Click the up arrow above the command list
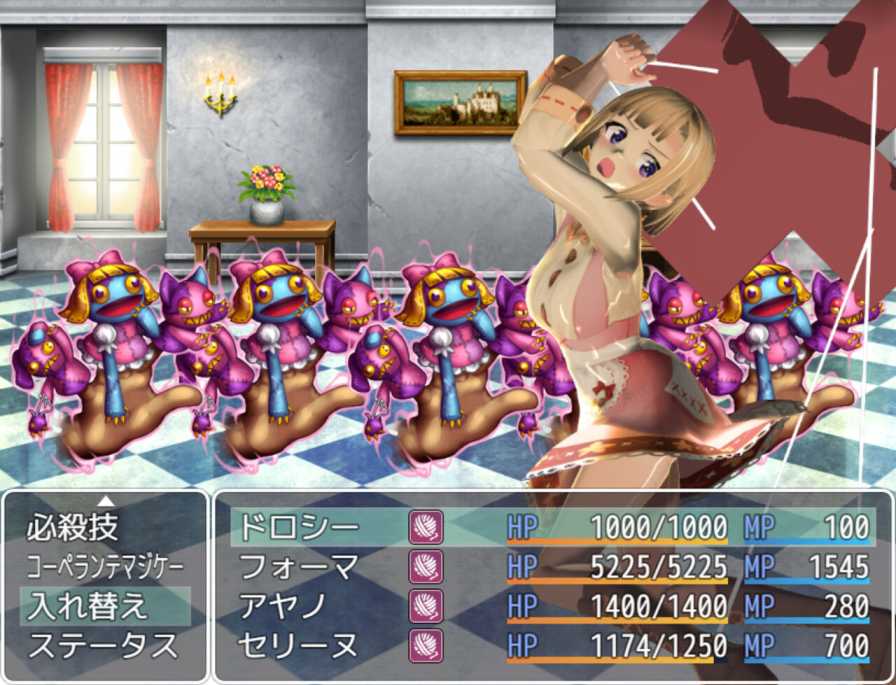The image size is (896, 685). tap(106, 500)
